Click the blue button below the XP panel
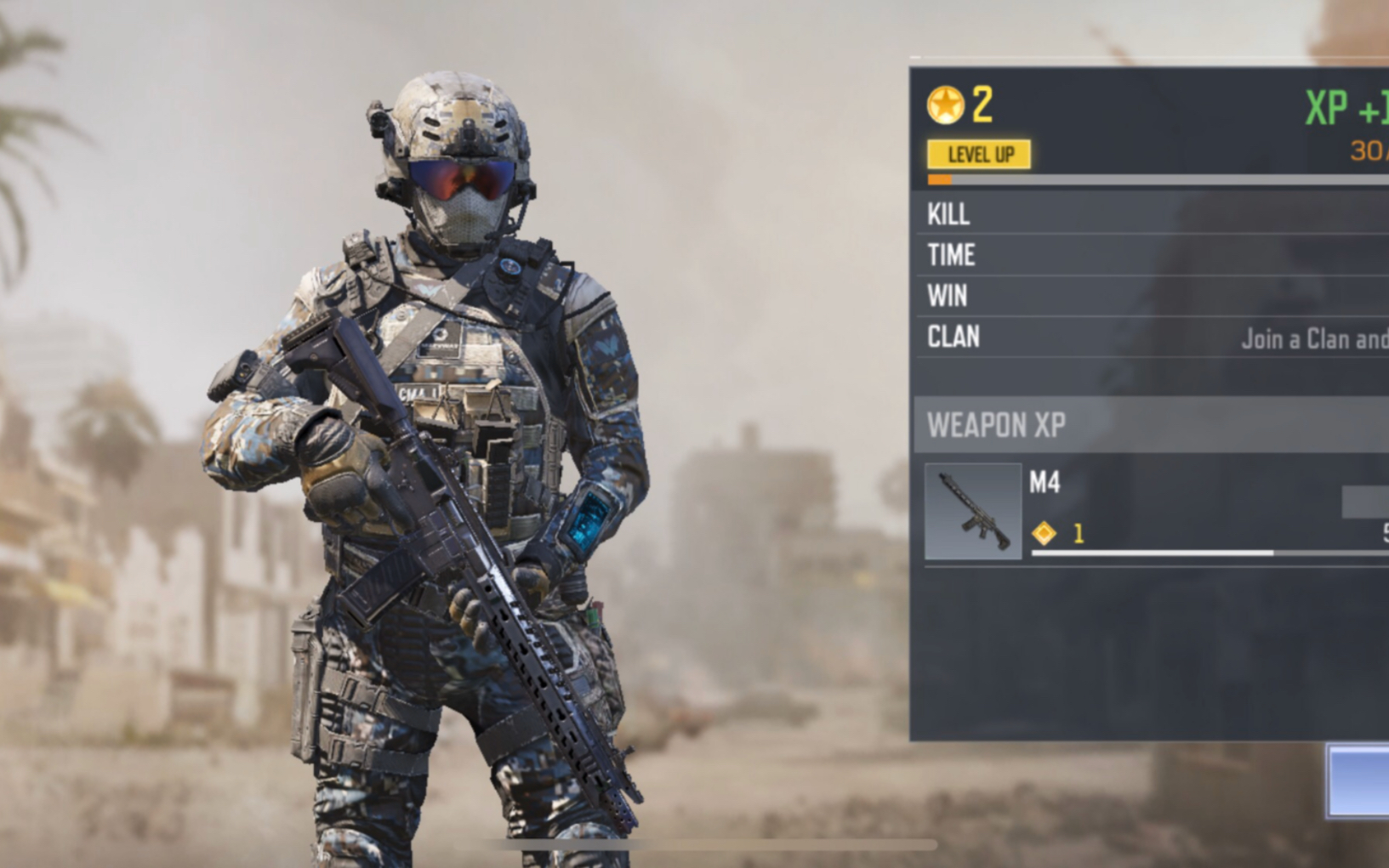 point(1358,781)
